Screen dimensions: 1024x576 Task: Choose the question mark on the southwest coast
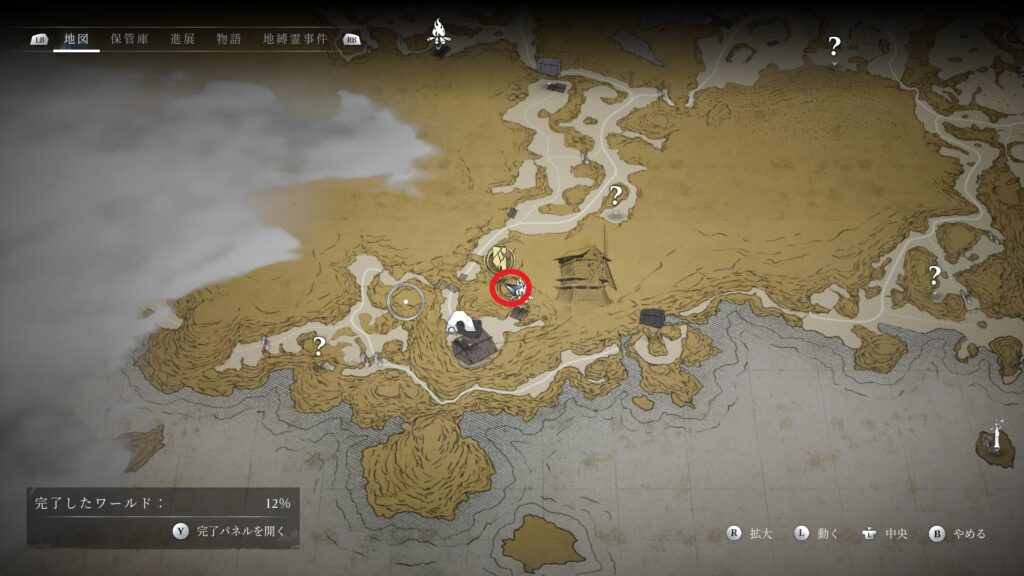[x=319, y=346]
